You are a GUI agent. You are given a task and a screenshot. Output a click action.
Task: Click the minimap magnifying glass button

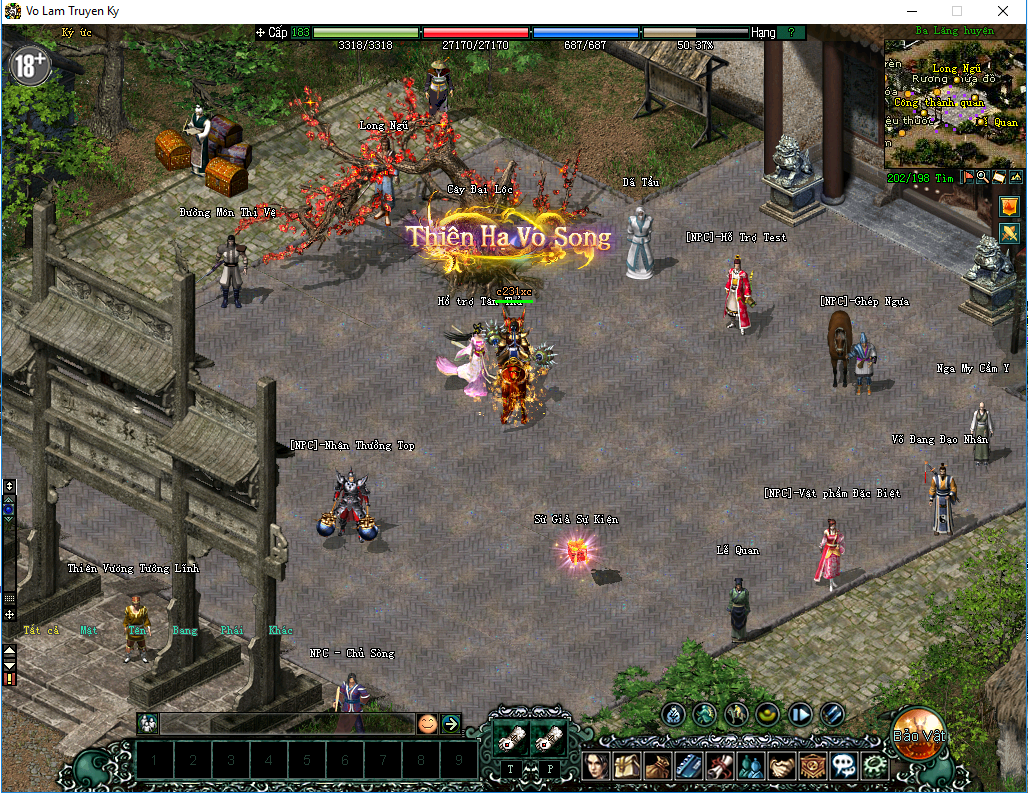click(x=983, y=177)
